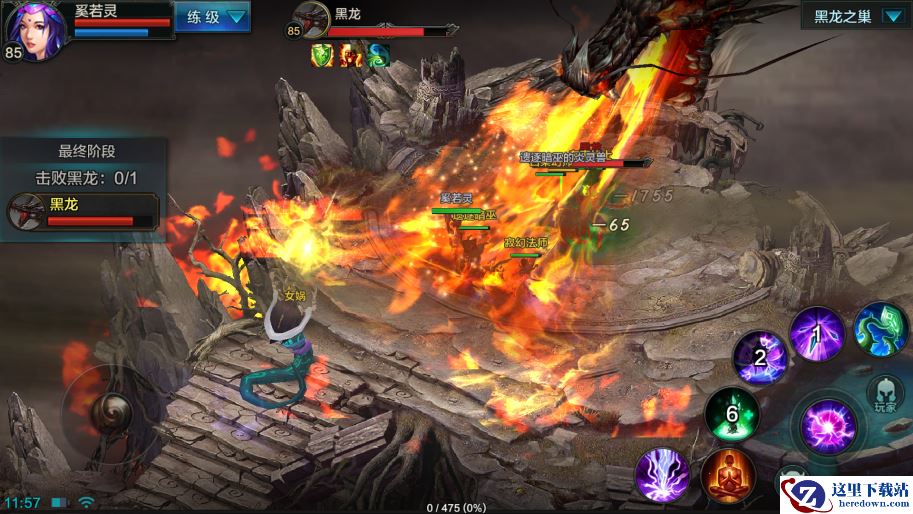The image size is (913, 514).
Task: Open the 练级 mode dropdown
Action: (x=212, y=17)
